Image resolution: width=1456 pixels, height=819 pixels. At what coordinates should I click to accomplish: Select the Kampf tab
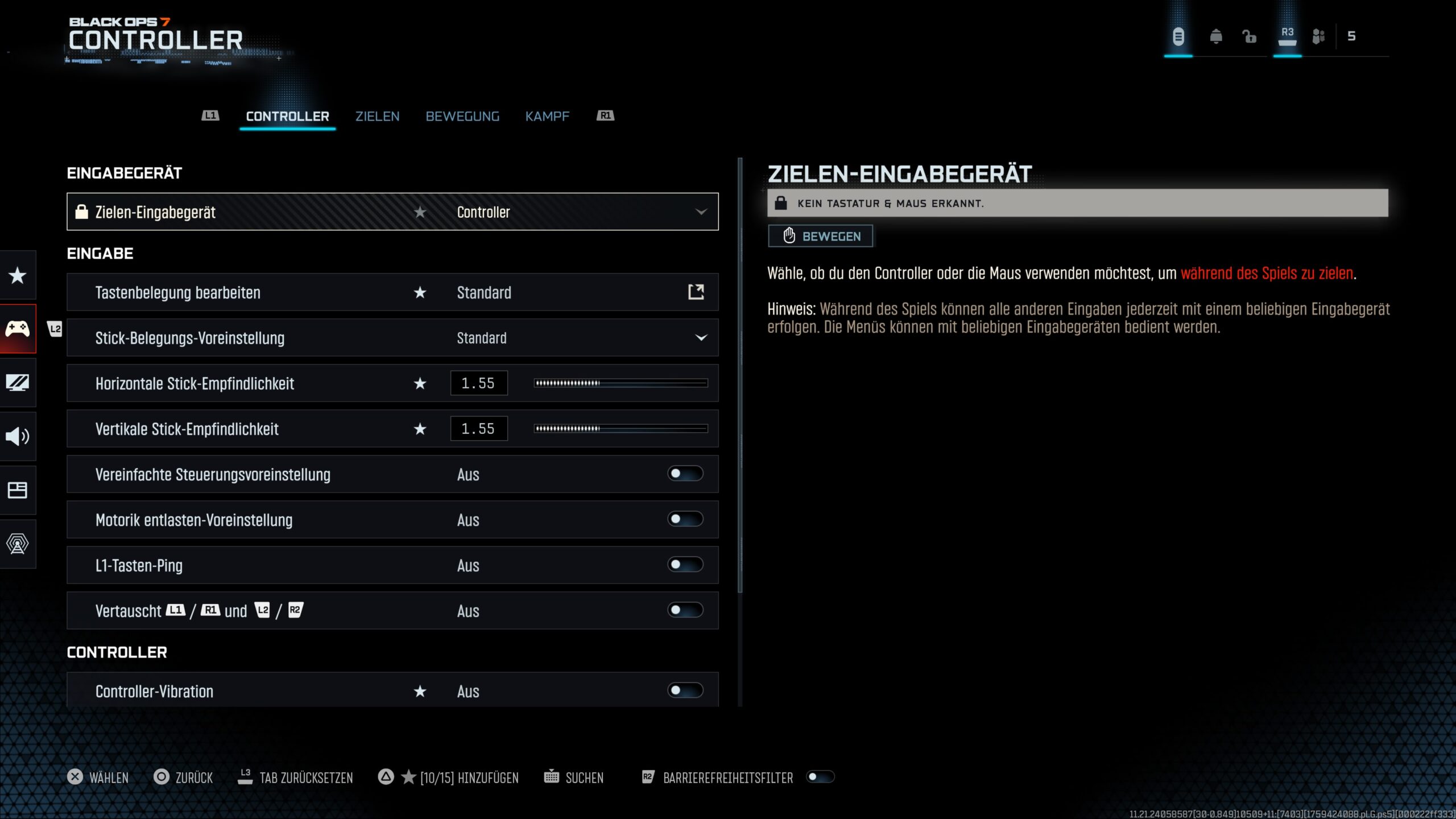pyautogui.click(x=547, y=117)
